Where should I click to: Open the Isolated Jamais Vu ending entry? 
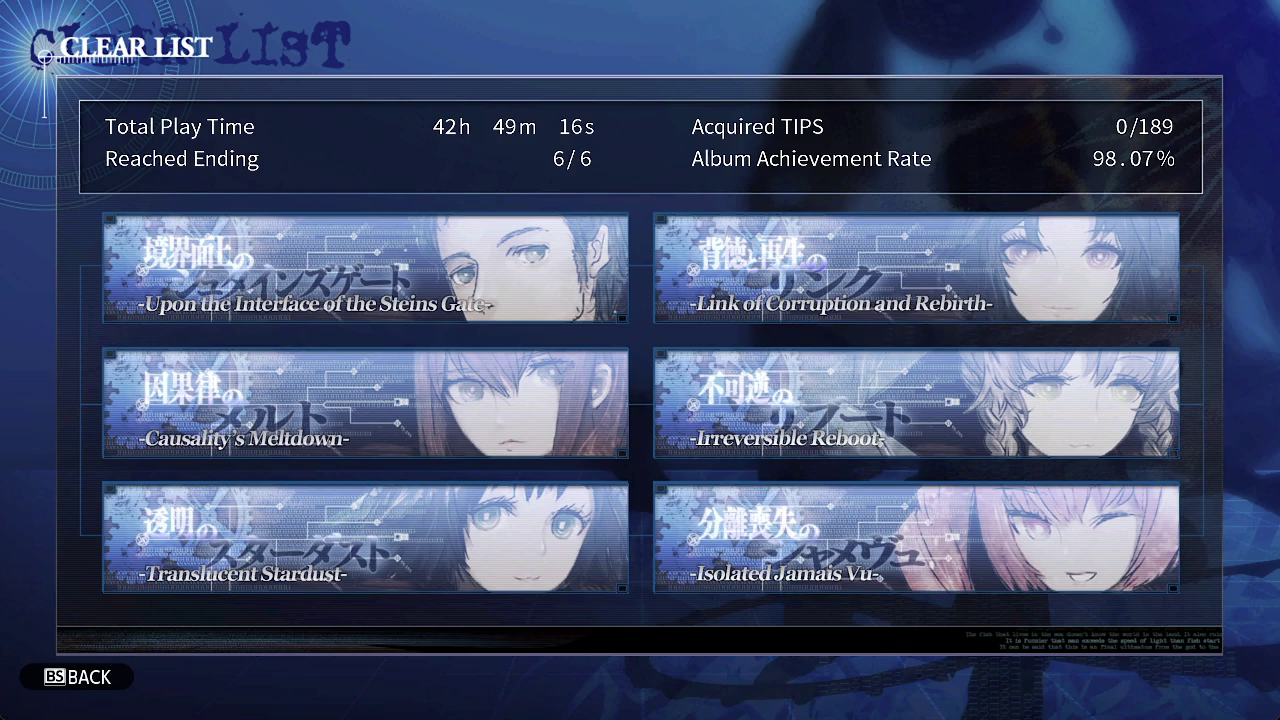click(x=916, y=537)
